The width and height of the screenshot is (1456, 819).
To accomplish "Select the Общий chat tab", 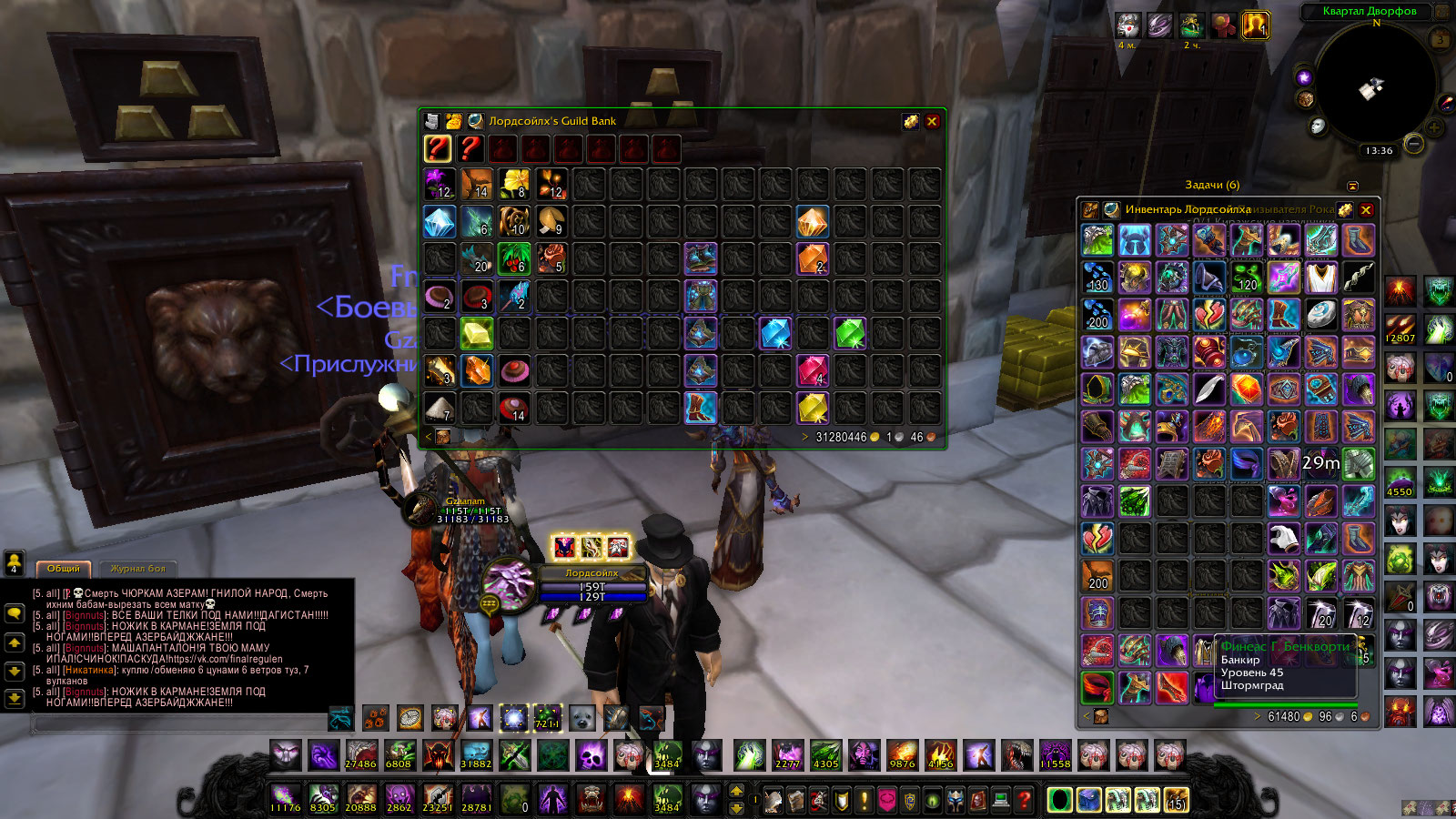I will [x=64, y=569].
